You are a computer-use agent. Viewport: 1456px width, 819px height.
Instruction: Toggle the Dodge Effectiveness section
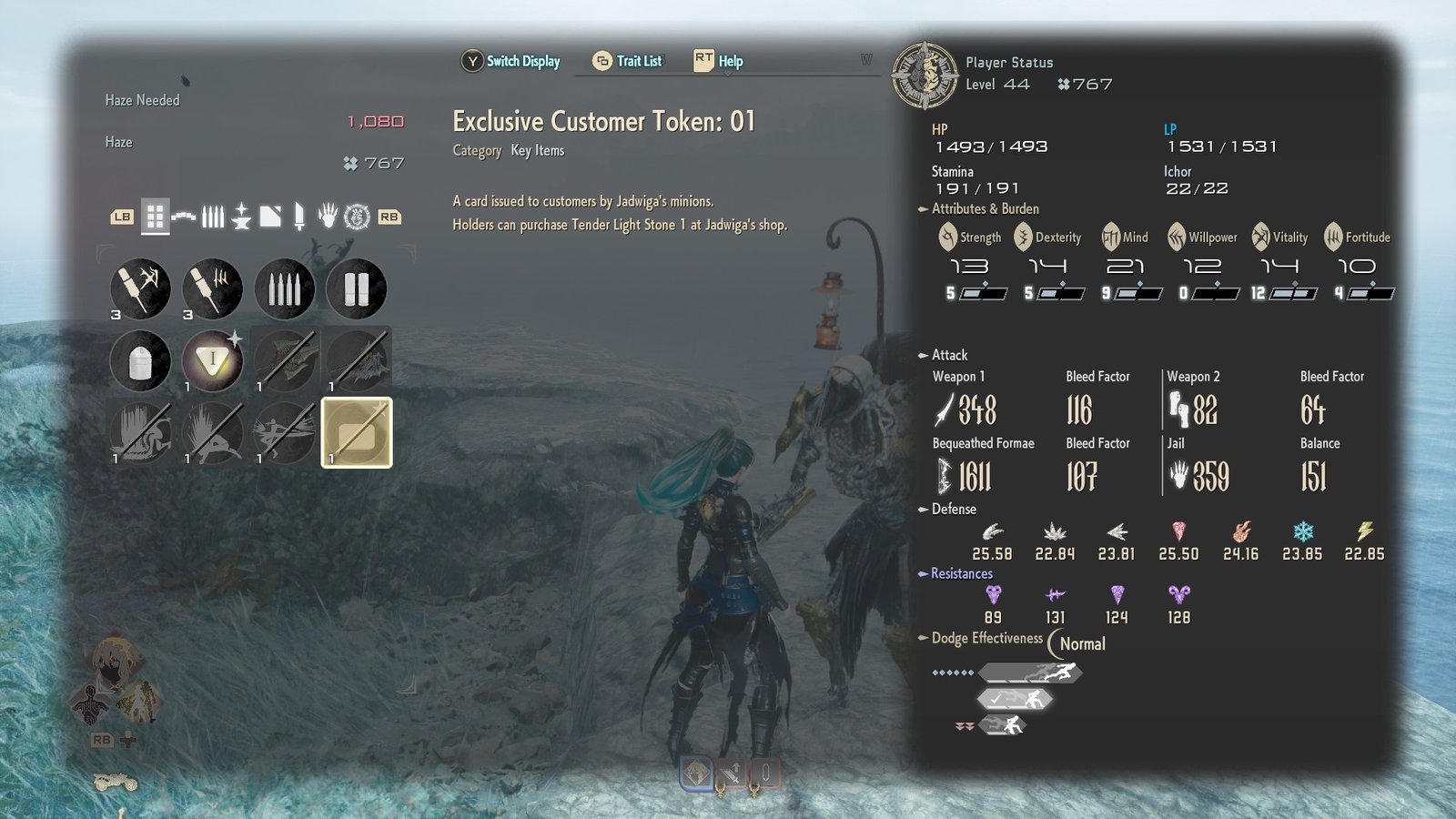click(x=986, y=638)
